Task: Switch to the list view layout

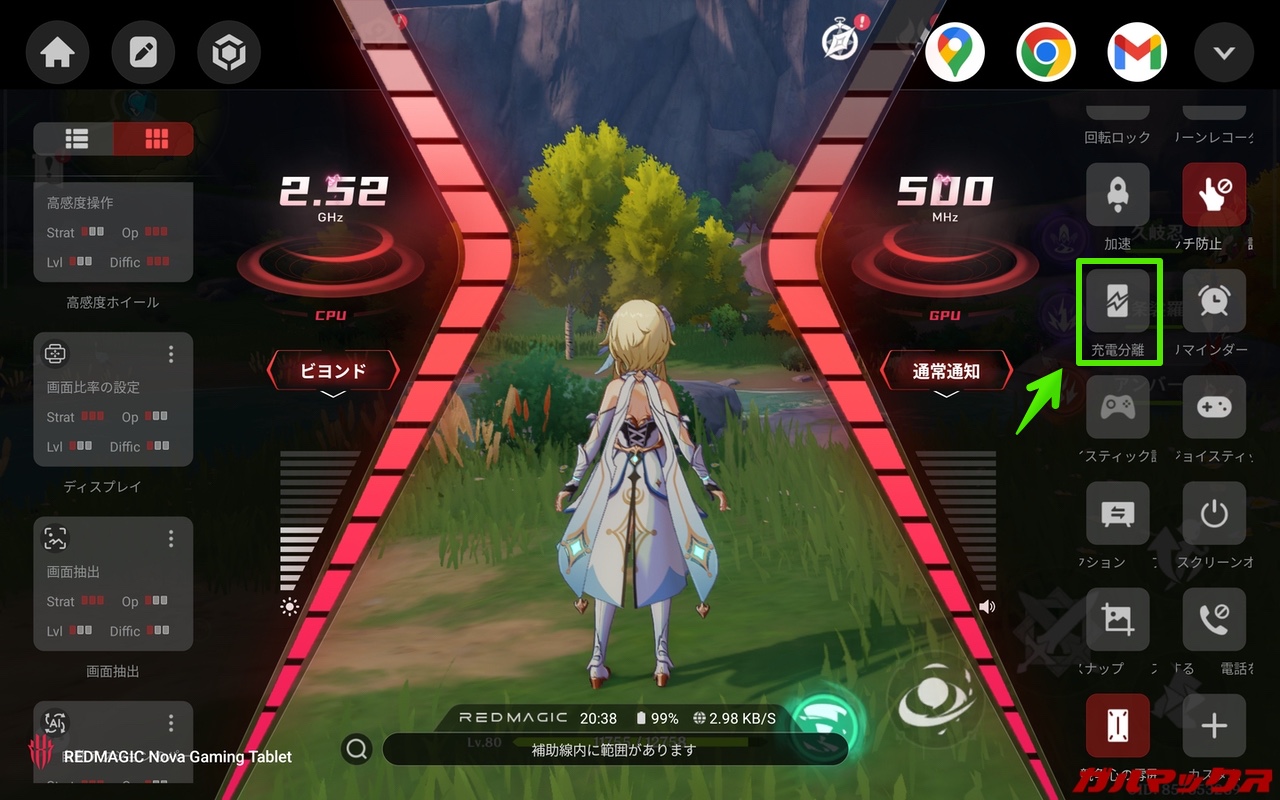Action: 76,139
